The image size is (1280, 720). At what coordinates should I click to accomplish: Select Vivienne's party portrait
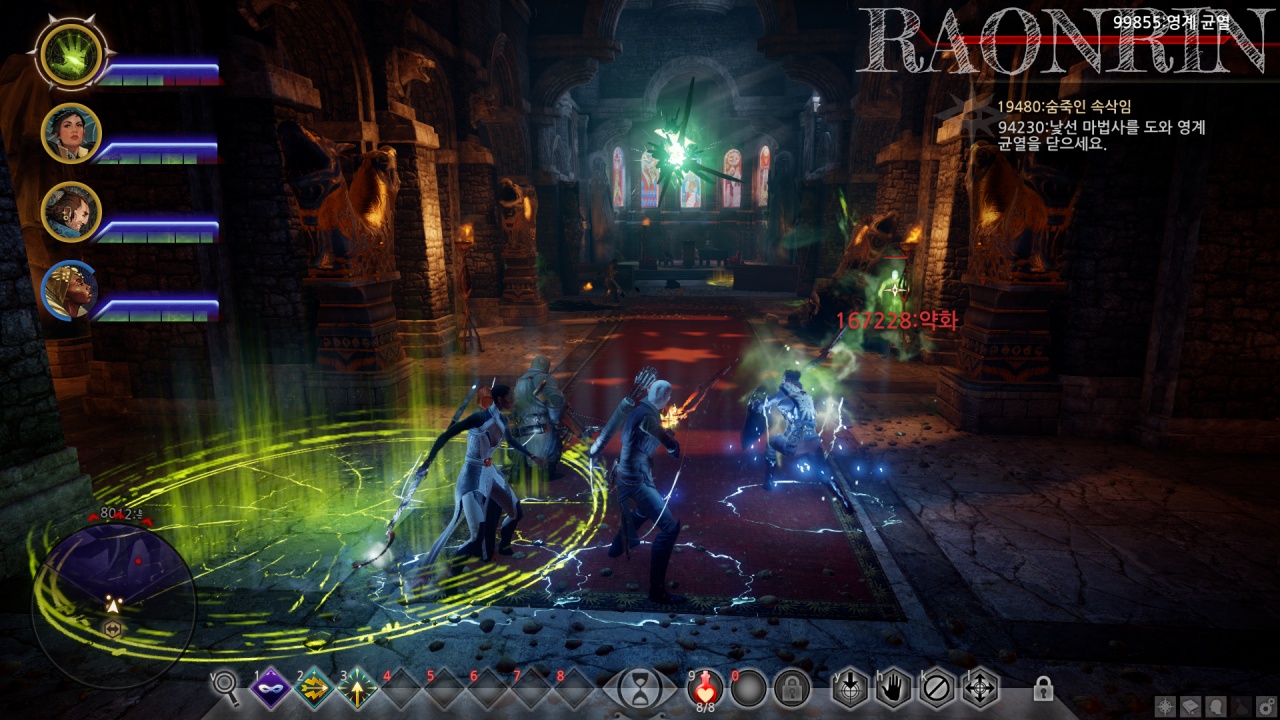71,290
